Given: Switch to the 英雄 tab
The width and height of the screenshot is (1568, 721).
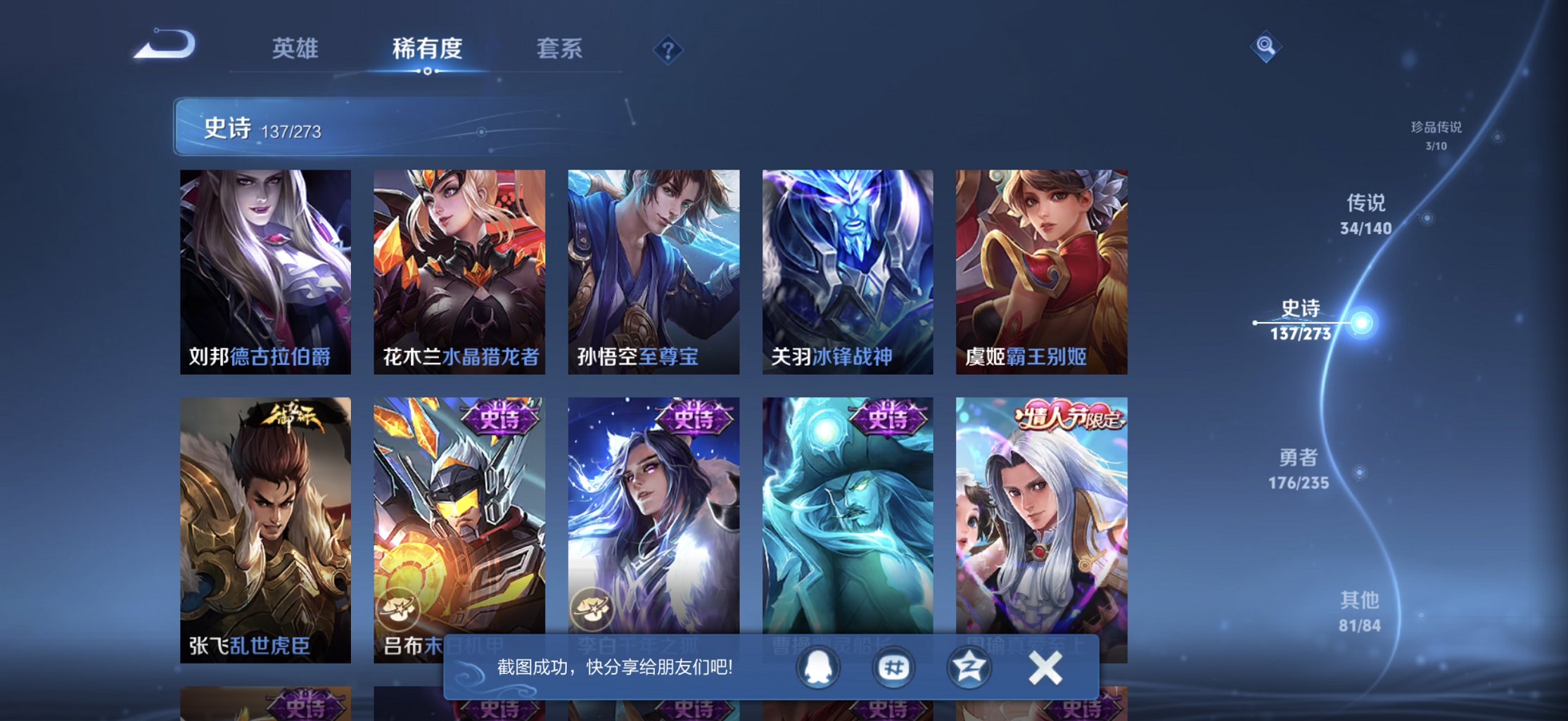Looking at the screenshot, I should coord(295,49).
